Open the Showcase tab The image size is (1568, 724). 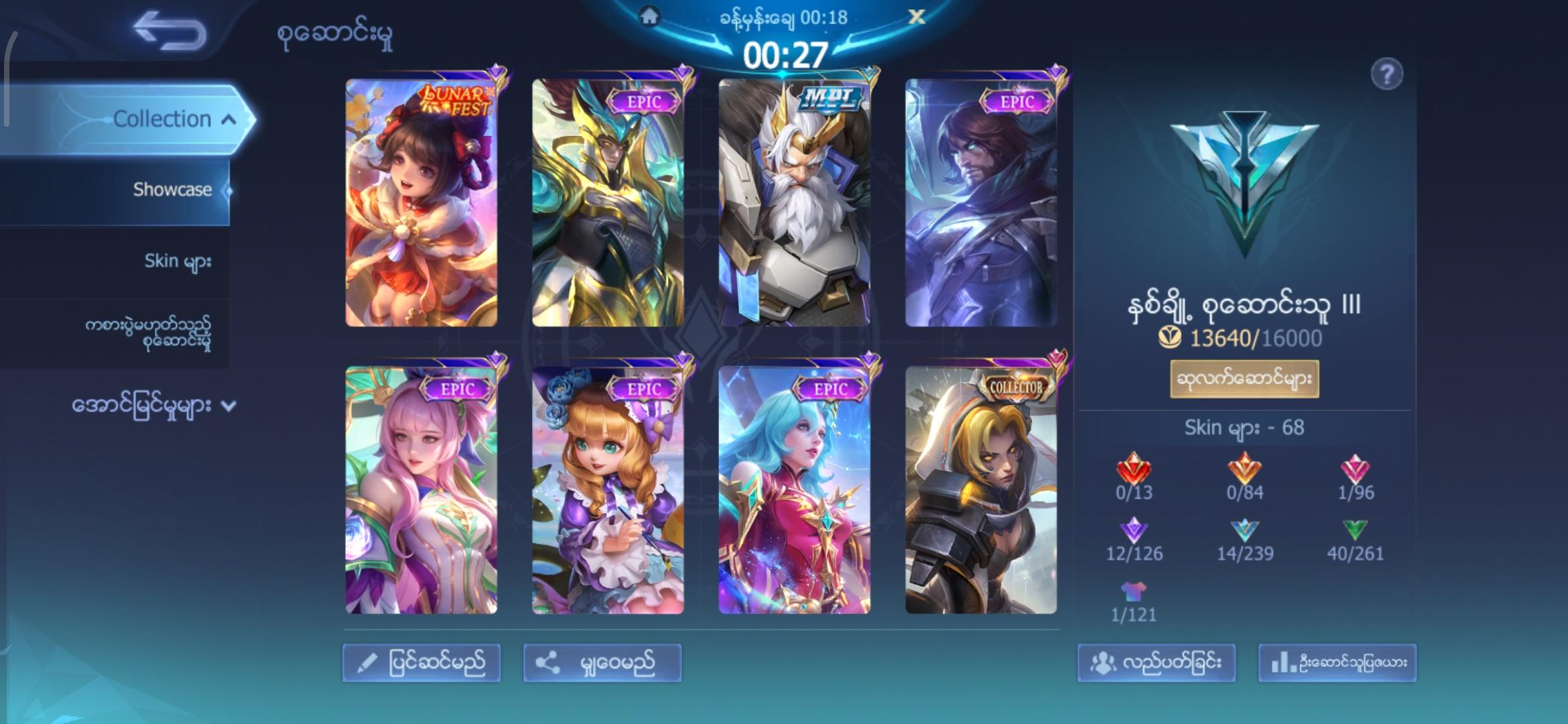click(172, 190)
